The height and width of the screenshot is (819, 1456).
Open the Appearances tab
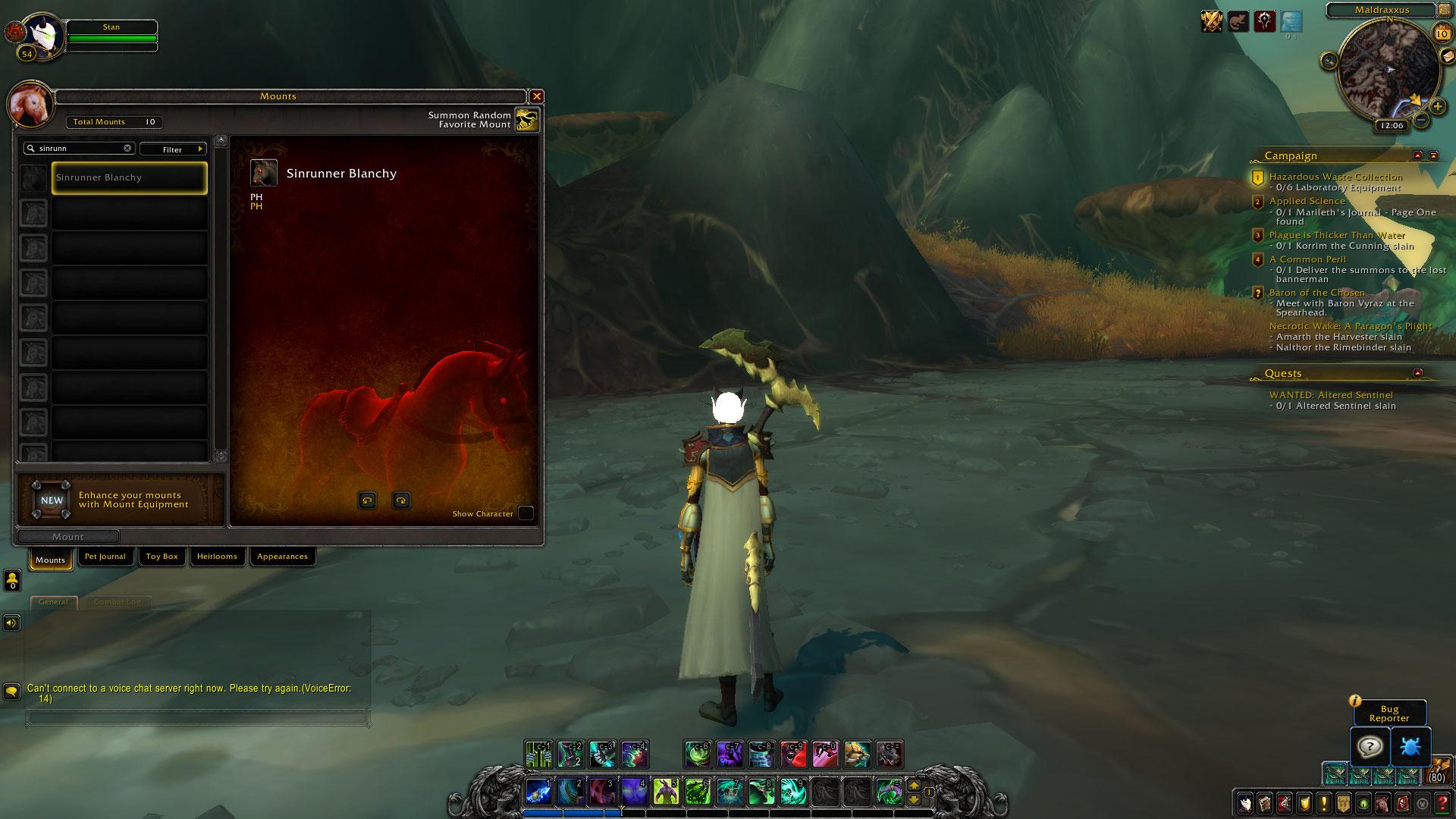pyautogui.click(x=282, y=557)
